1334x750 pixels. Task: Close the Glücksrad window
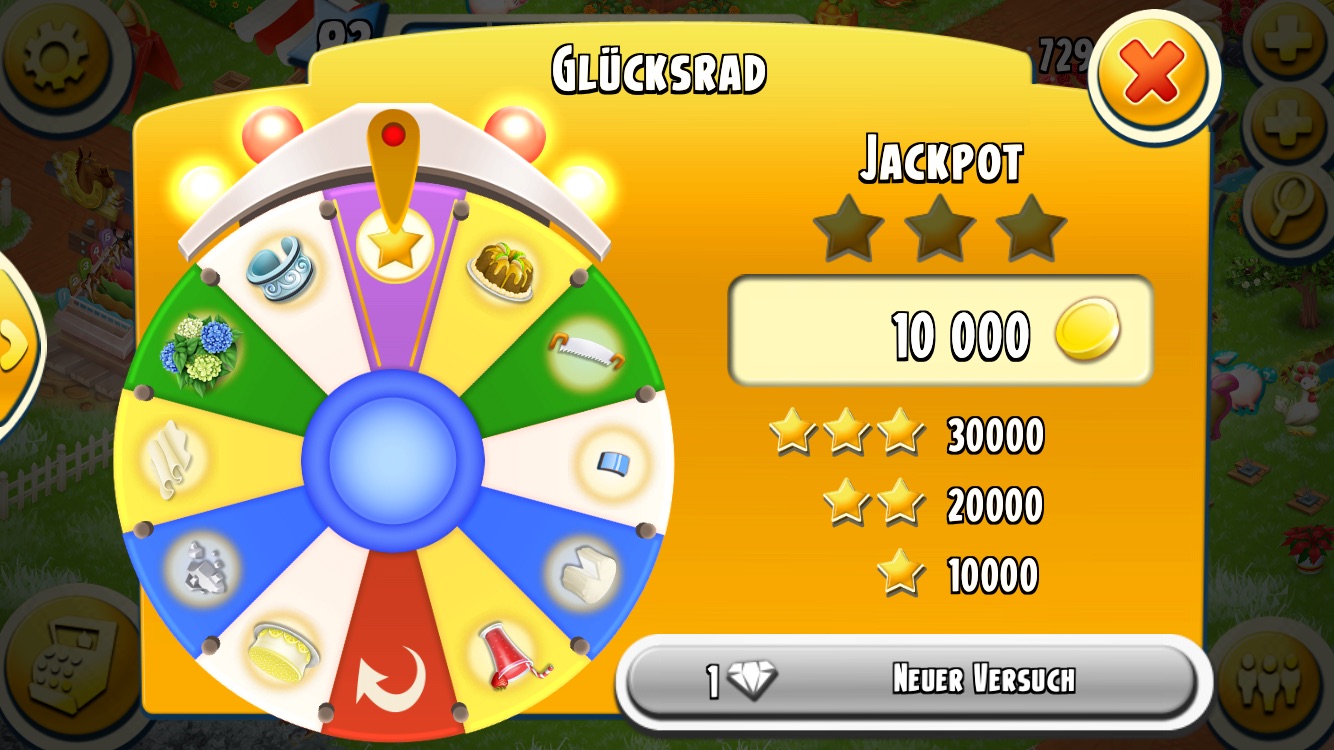coord(1153,74)
